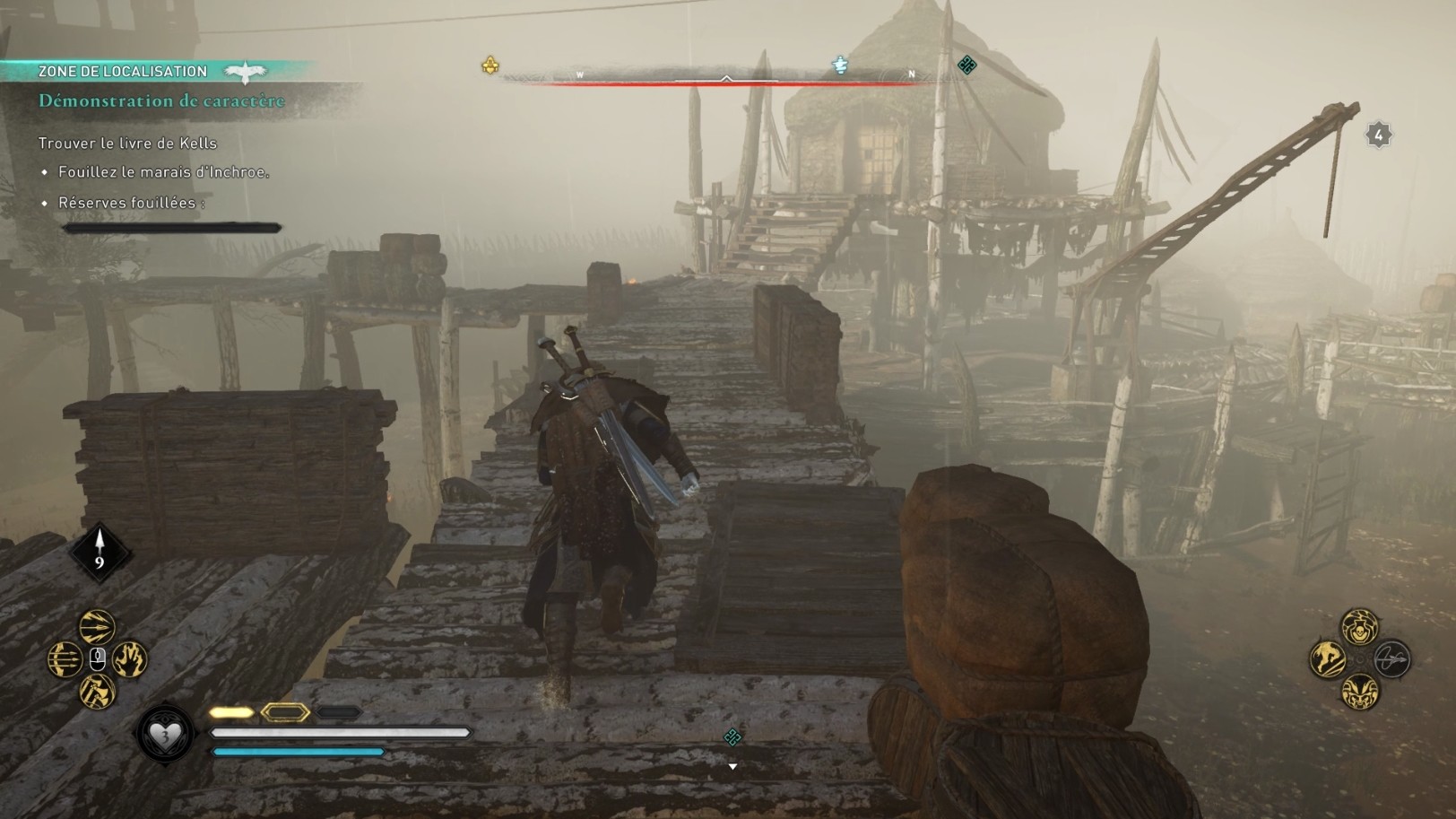The height and width of the screenshot is (819, 1456).
Task: Click the green quest marker above the white arrow
Action: click(732, 737)
